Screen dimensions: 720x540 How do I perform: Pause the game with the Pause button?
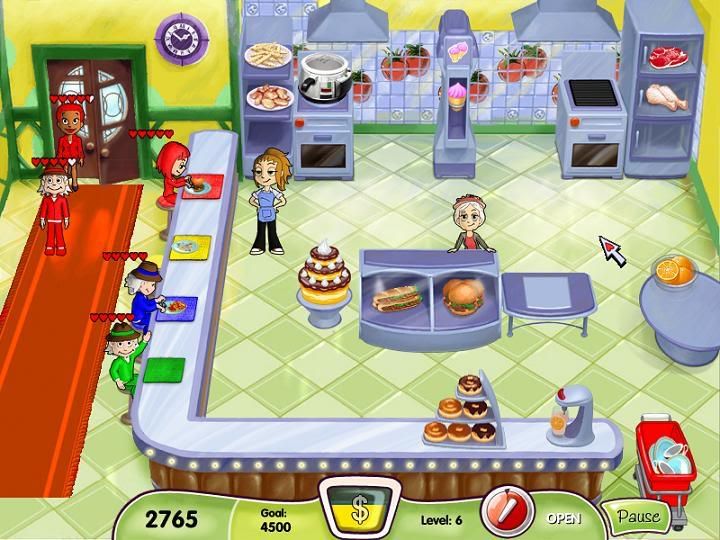pos(637,517)
